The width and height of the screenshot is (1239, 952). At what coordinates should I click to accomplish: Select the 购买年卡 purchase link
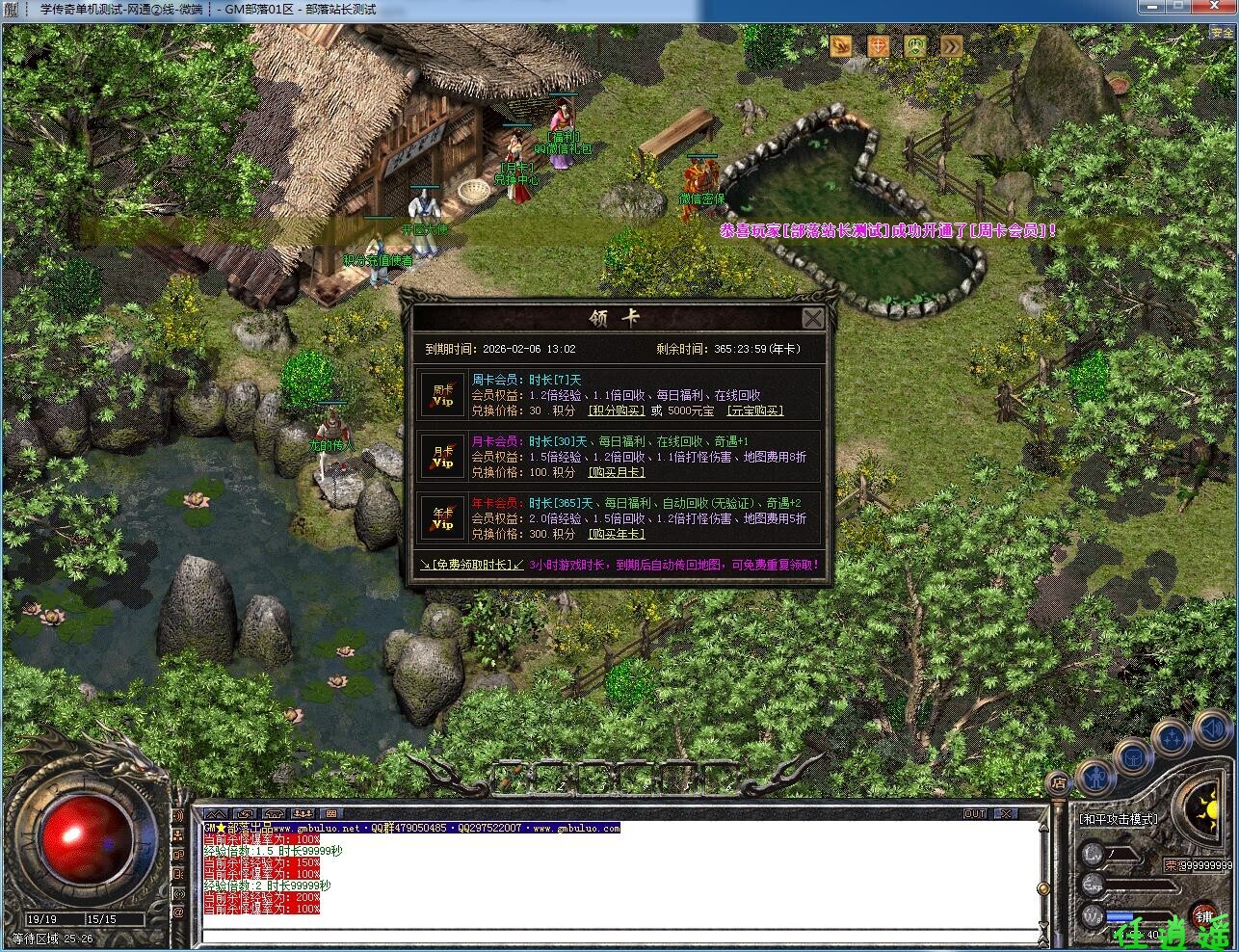pos(616,534)
